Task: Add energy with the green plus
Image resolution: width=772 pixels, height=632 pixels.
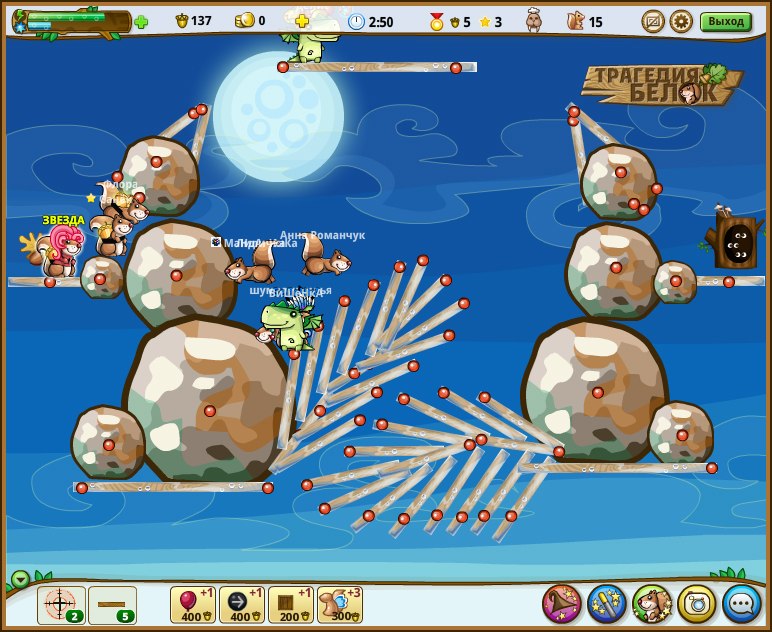Action: coord(141,21)
